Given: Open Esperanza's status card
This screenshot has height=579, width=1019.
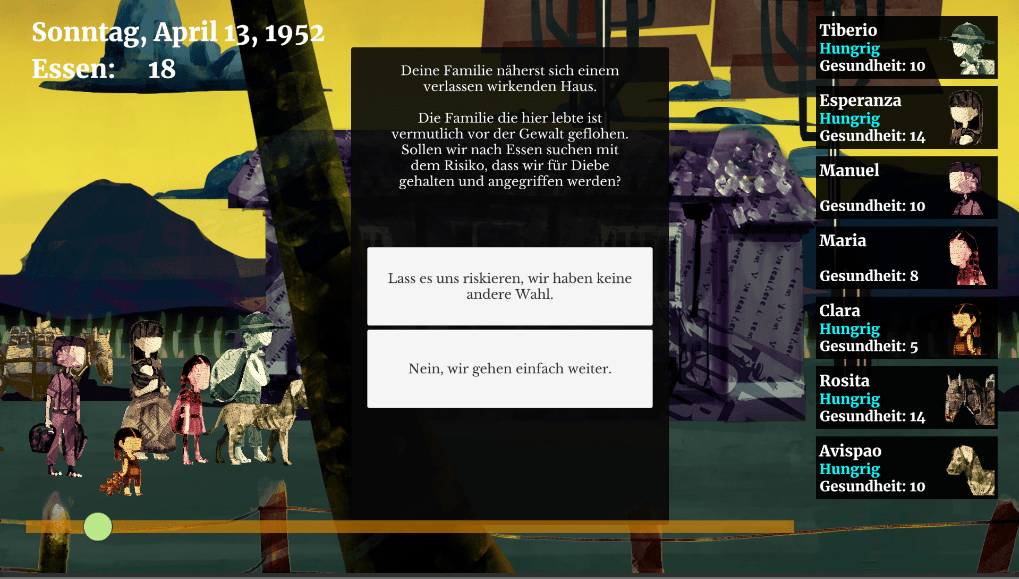Looking at the screenshot, I should [x=906, y=118].
